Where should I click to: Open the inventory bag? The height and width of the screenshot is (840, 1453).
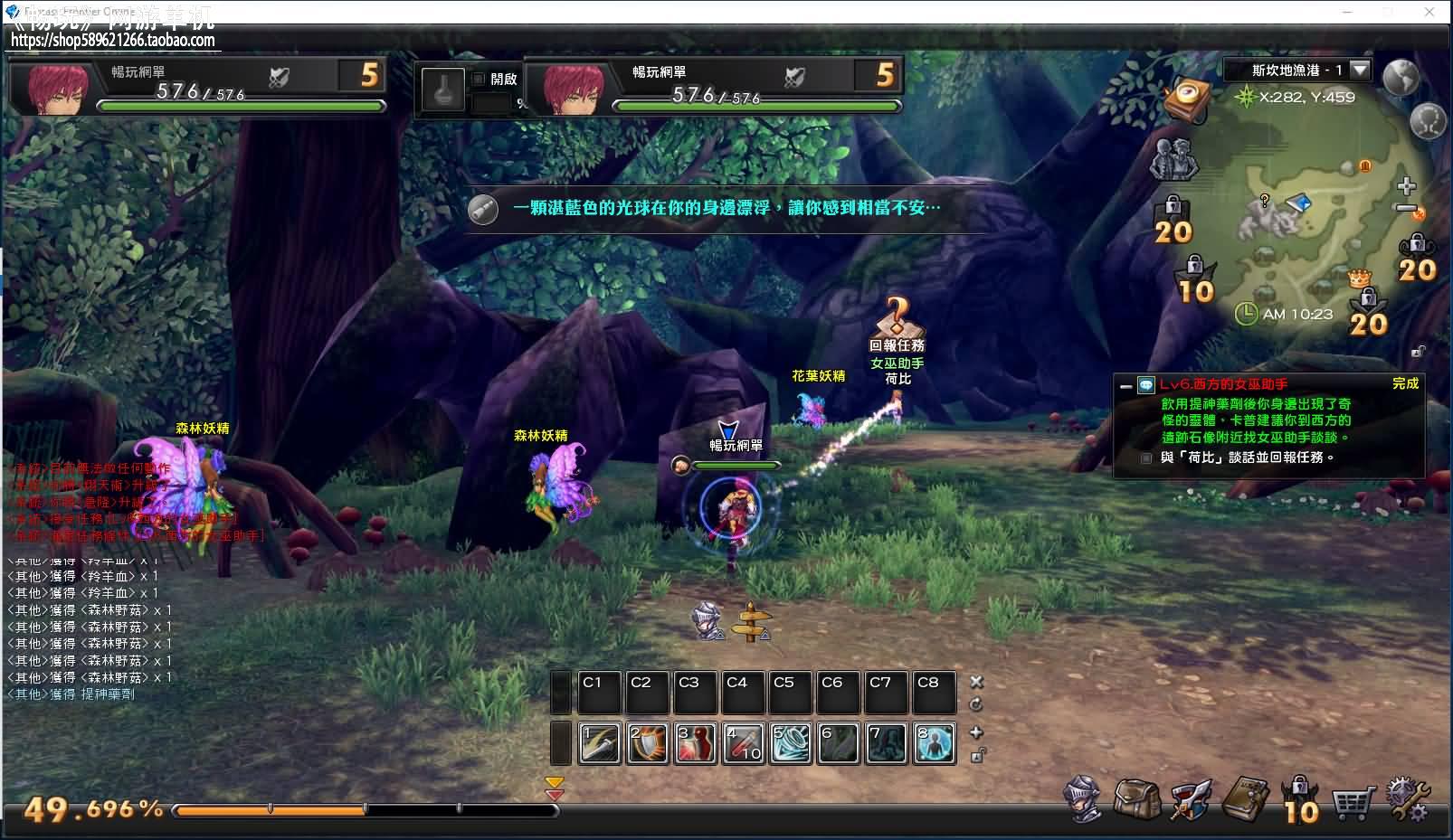1136,799
